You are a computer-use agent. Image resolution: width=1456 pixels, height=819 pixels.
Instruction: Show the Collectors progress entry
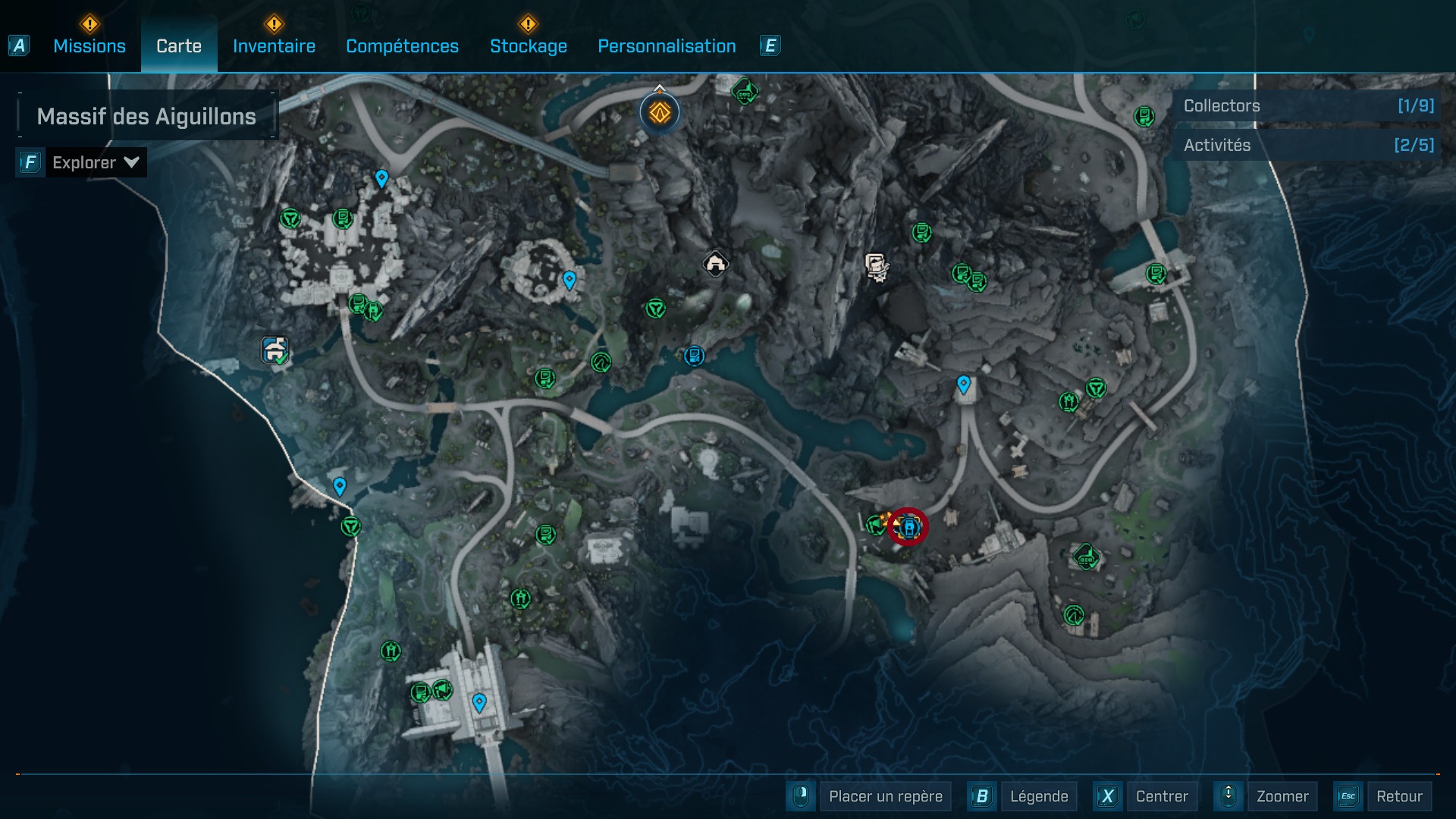[x=1307, y=106]
